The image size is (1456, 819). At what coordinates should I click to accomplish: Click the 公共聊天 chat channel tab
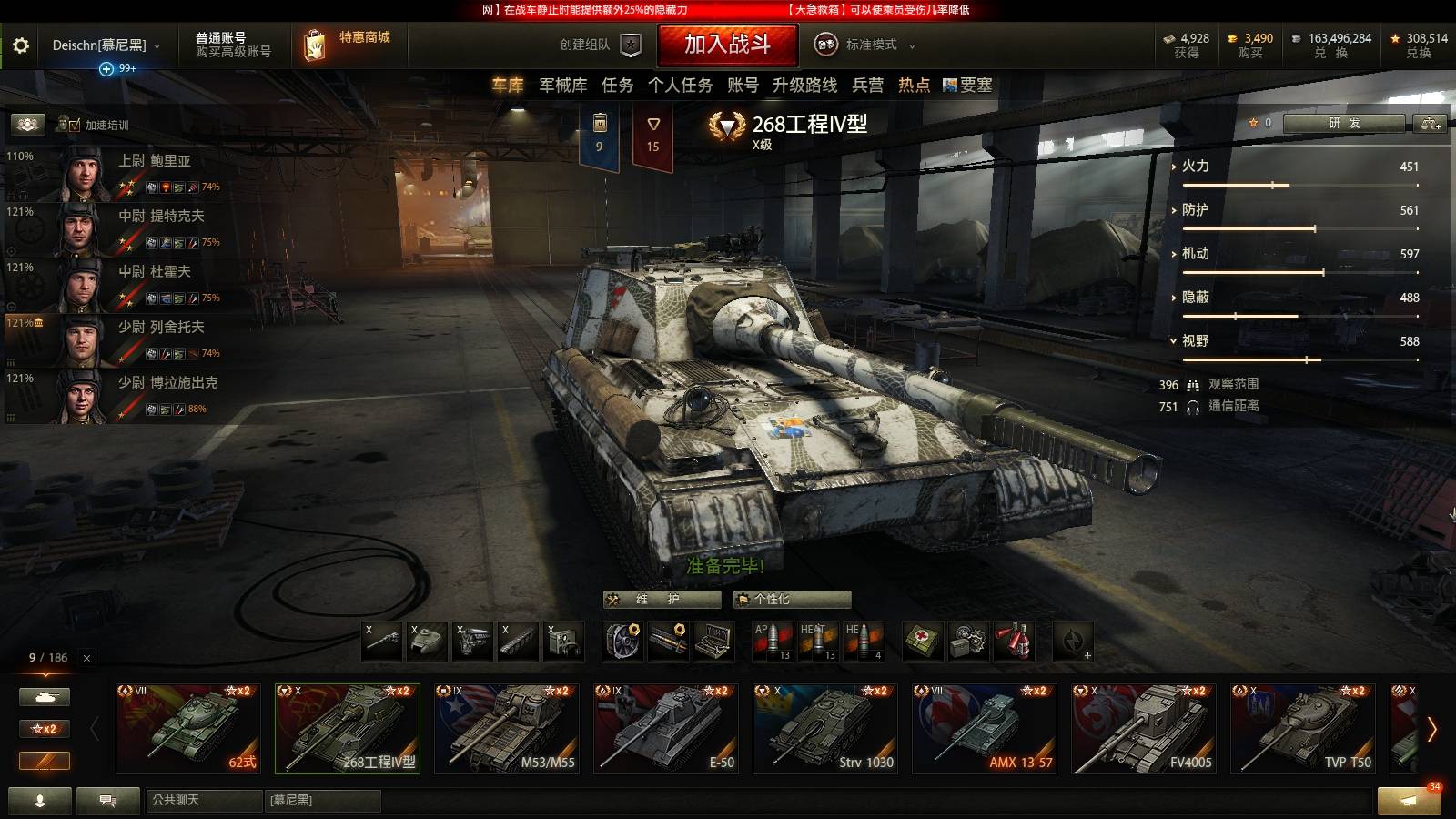tap(203, 801)
